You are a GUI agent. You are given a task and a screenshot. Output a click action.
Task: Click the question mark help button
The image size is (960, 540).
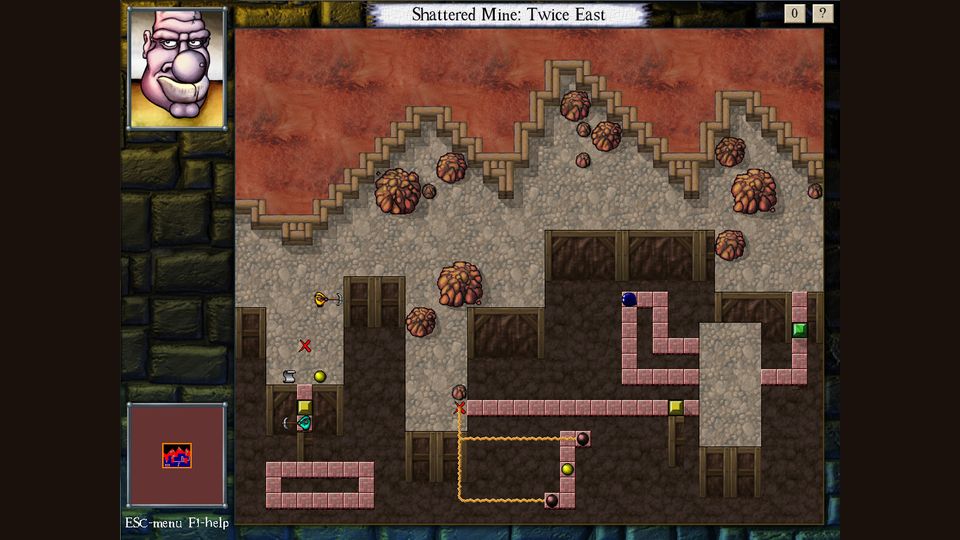point(822,13)
